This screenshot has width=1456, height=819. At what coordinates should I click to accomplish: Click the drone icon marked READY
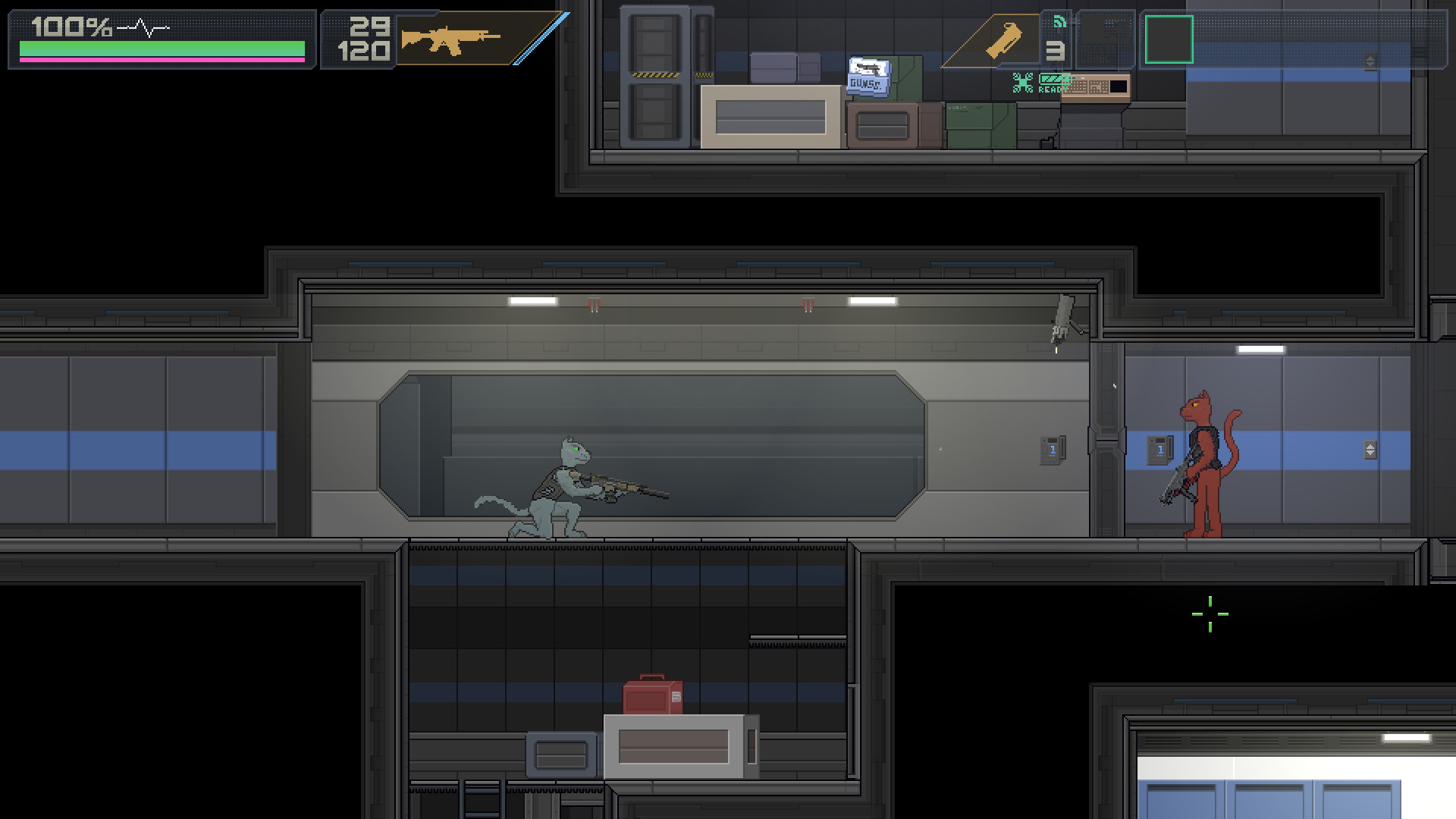(x=1024, y=82)
